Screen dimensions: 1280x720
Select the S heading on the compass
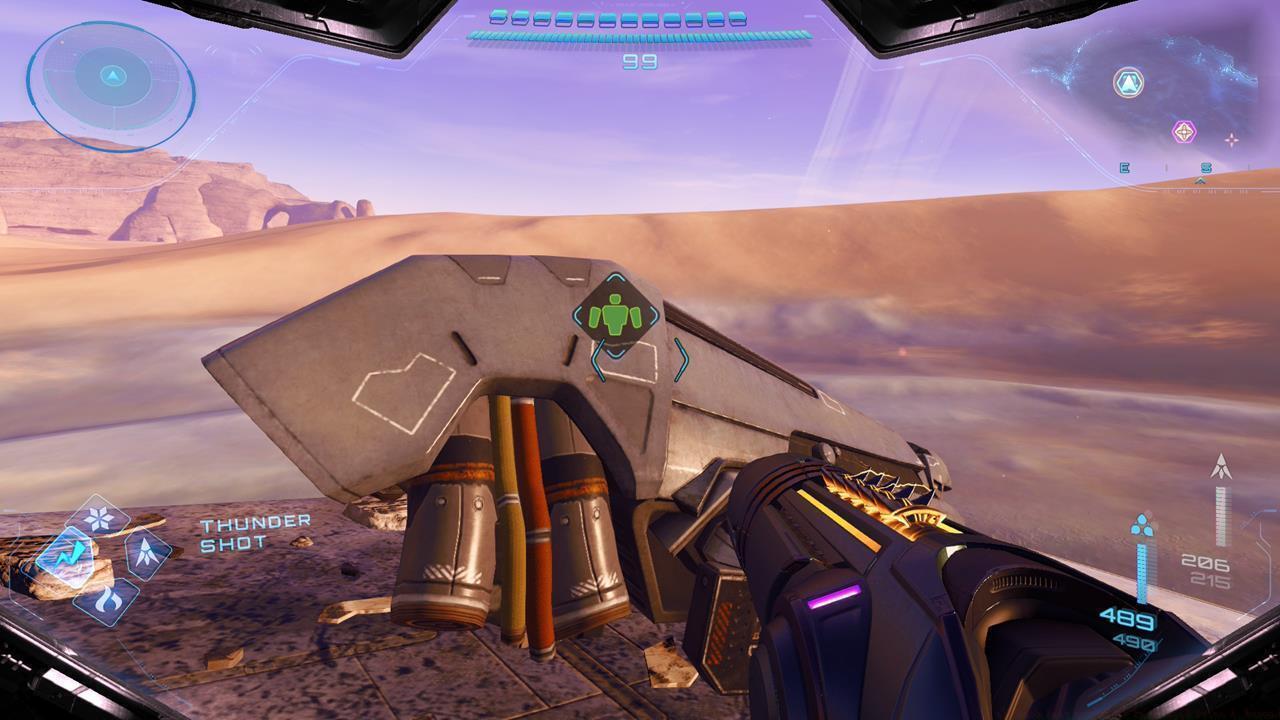1207,167
